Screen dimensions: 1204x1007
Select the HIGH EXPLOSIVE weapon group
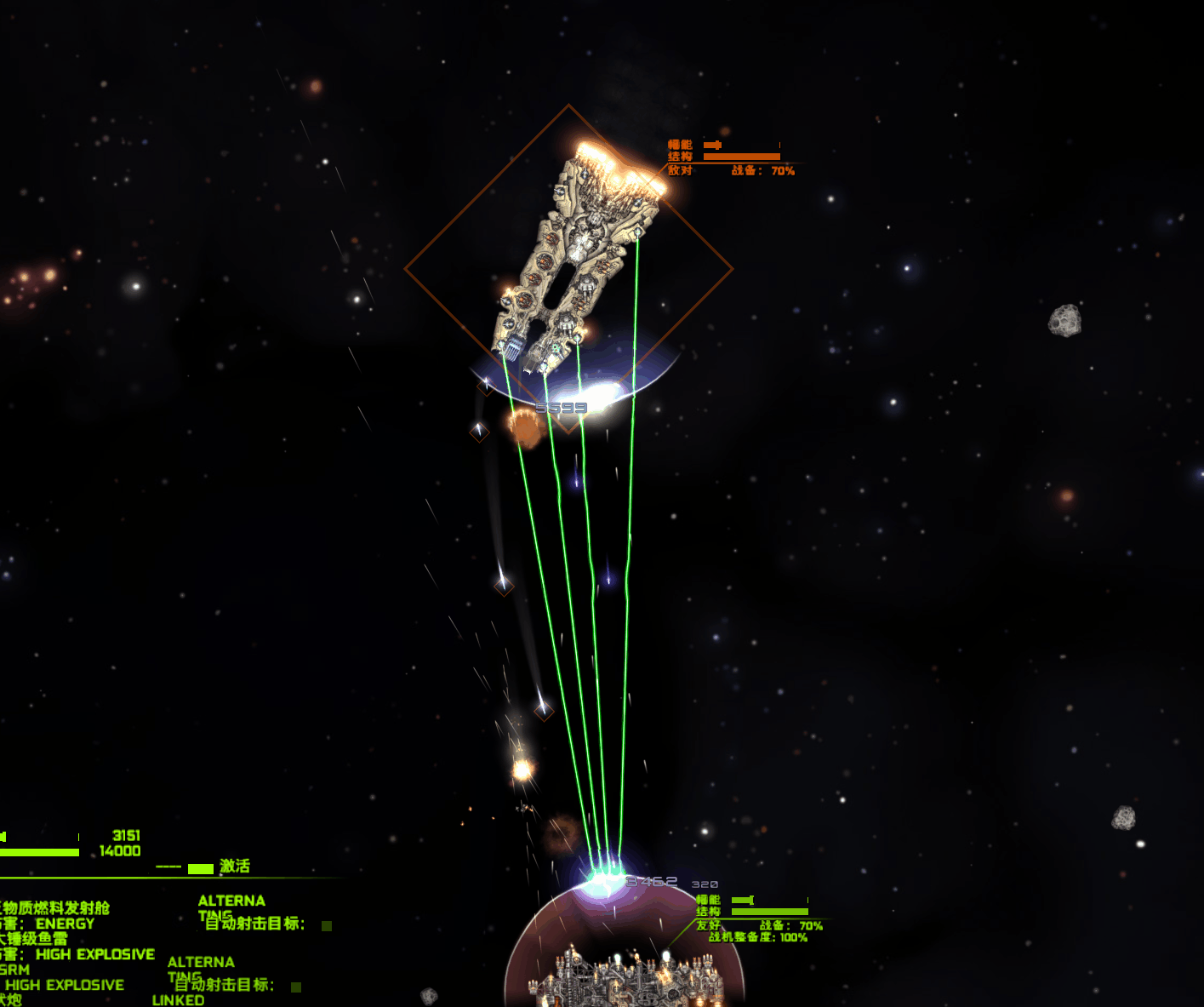tap(96, 954)
